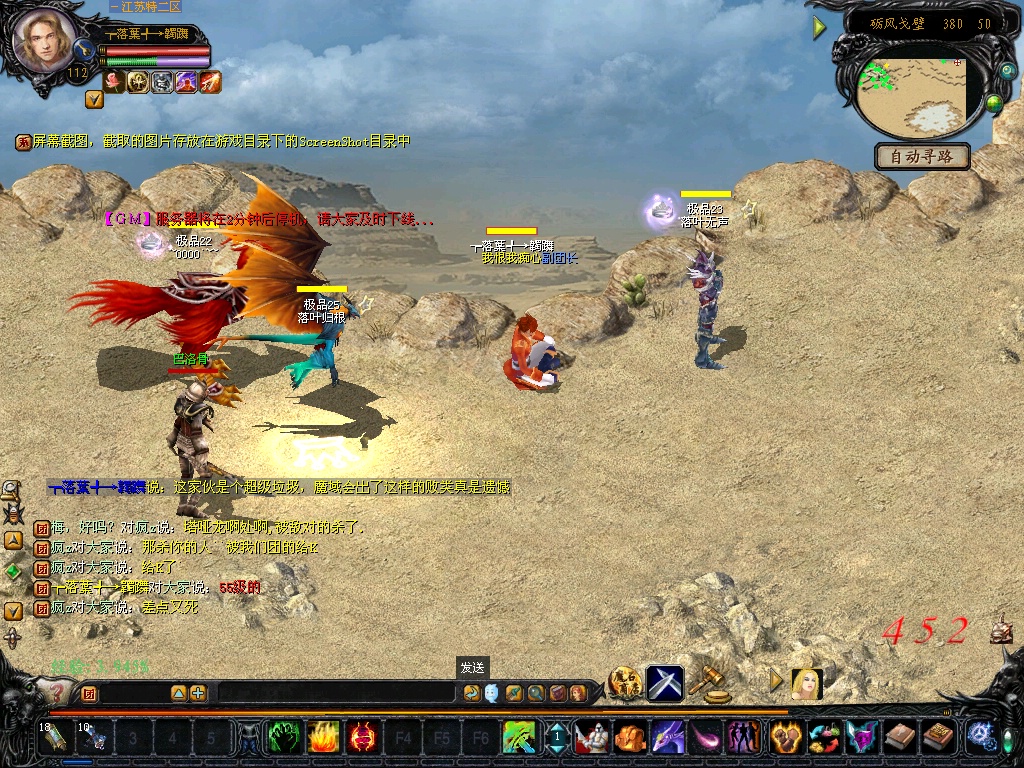Open the chat emoticon ghost face
This screenshot has height=768, width=1024.
click(491, 693)
